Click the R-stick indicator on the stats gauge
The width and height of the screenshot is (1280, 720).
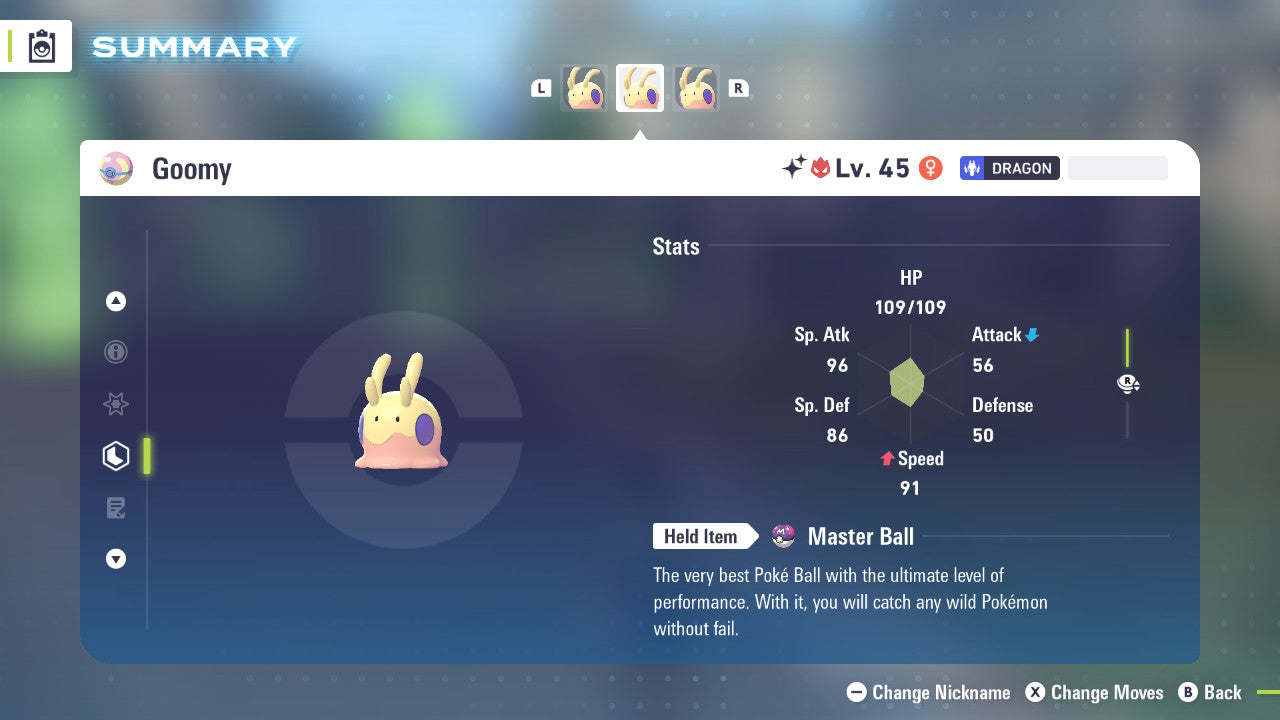(x=1128, y=383)
